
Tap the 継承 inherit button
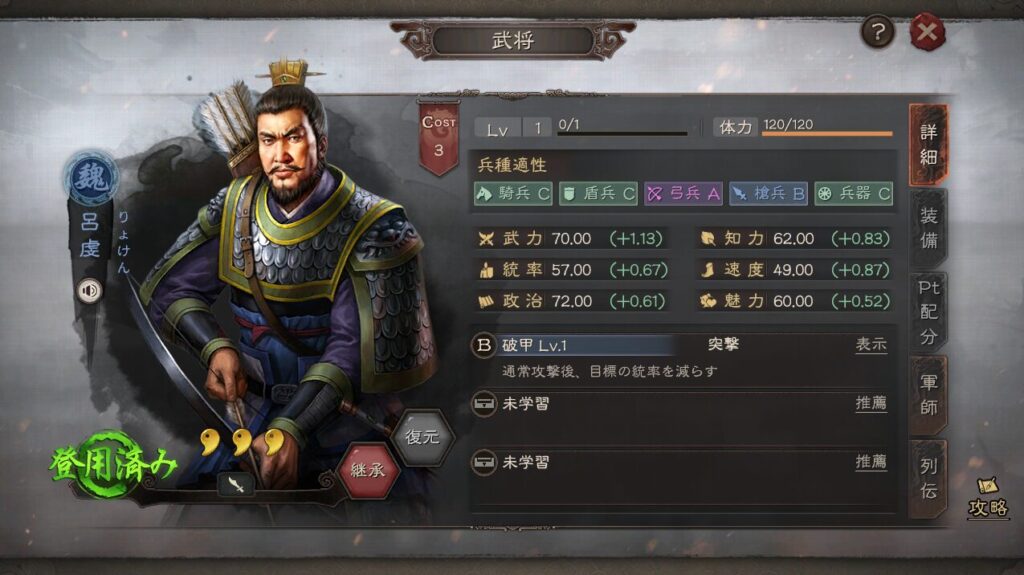368,468
